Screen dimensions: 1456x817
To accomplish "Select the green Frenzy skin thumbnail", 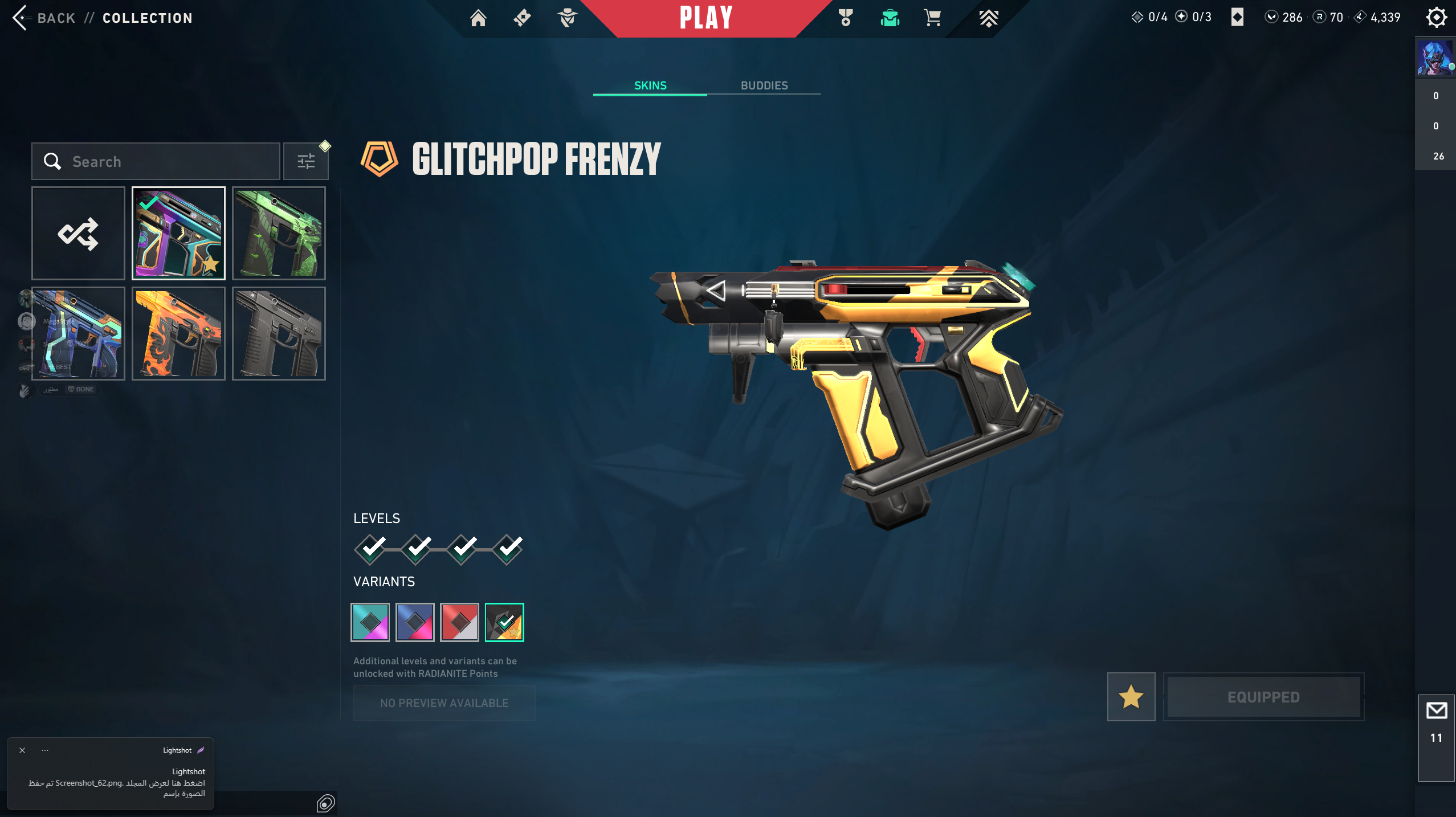I will click(x=279, y=234).
